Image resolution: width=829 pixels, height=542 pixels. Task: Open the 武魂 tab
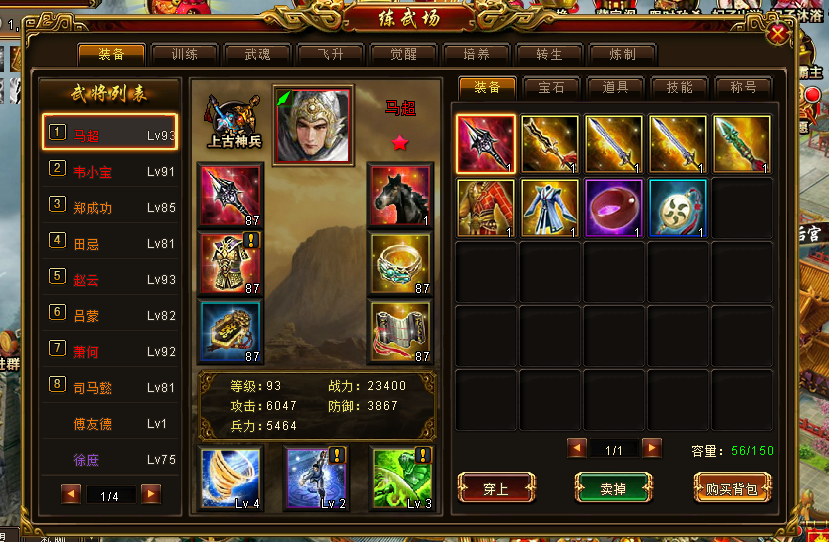pos(257,54)
